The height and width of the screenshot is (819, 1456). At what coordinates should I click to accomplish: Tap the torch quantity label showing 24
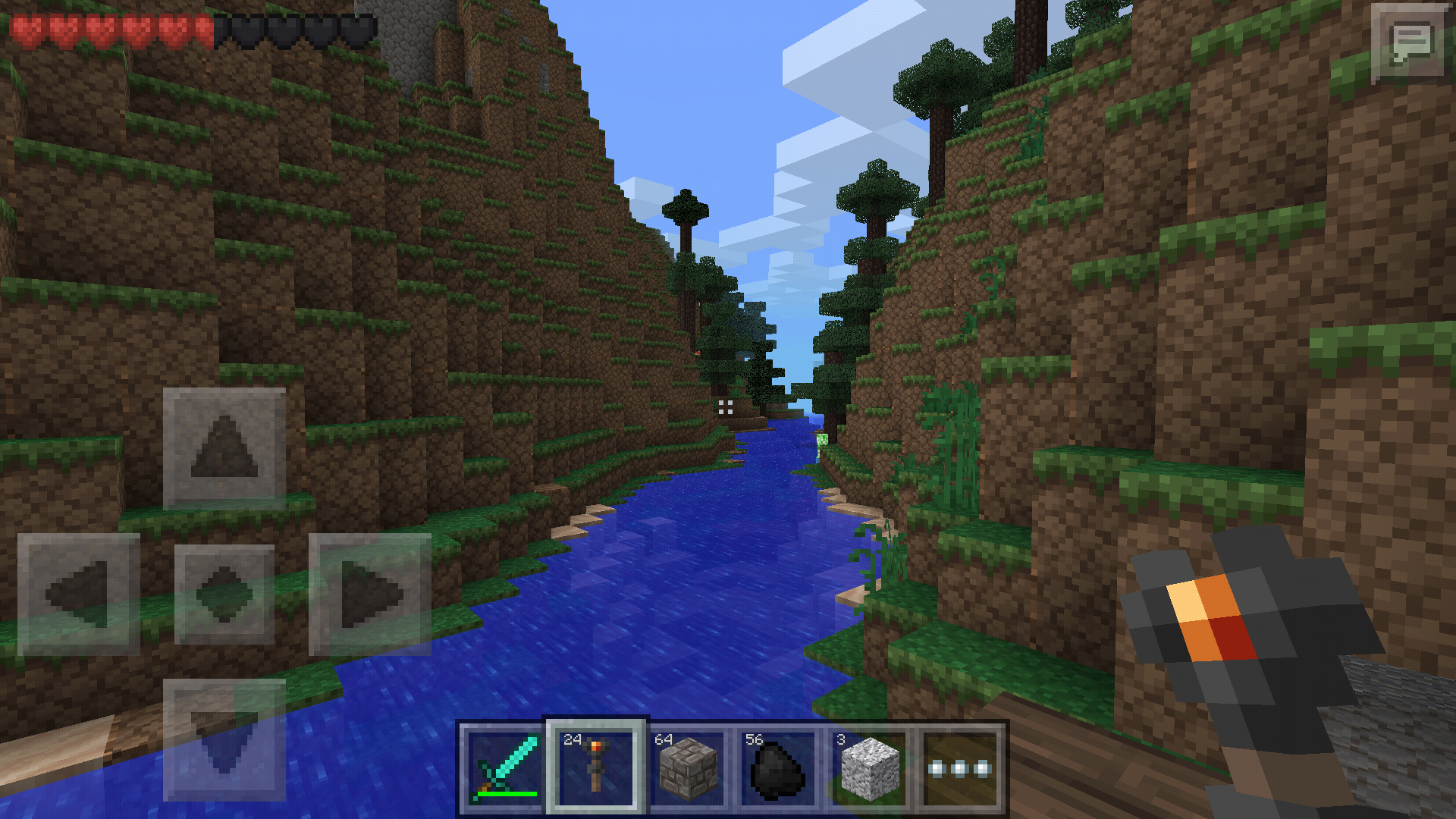(x=573, y=738)
